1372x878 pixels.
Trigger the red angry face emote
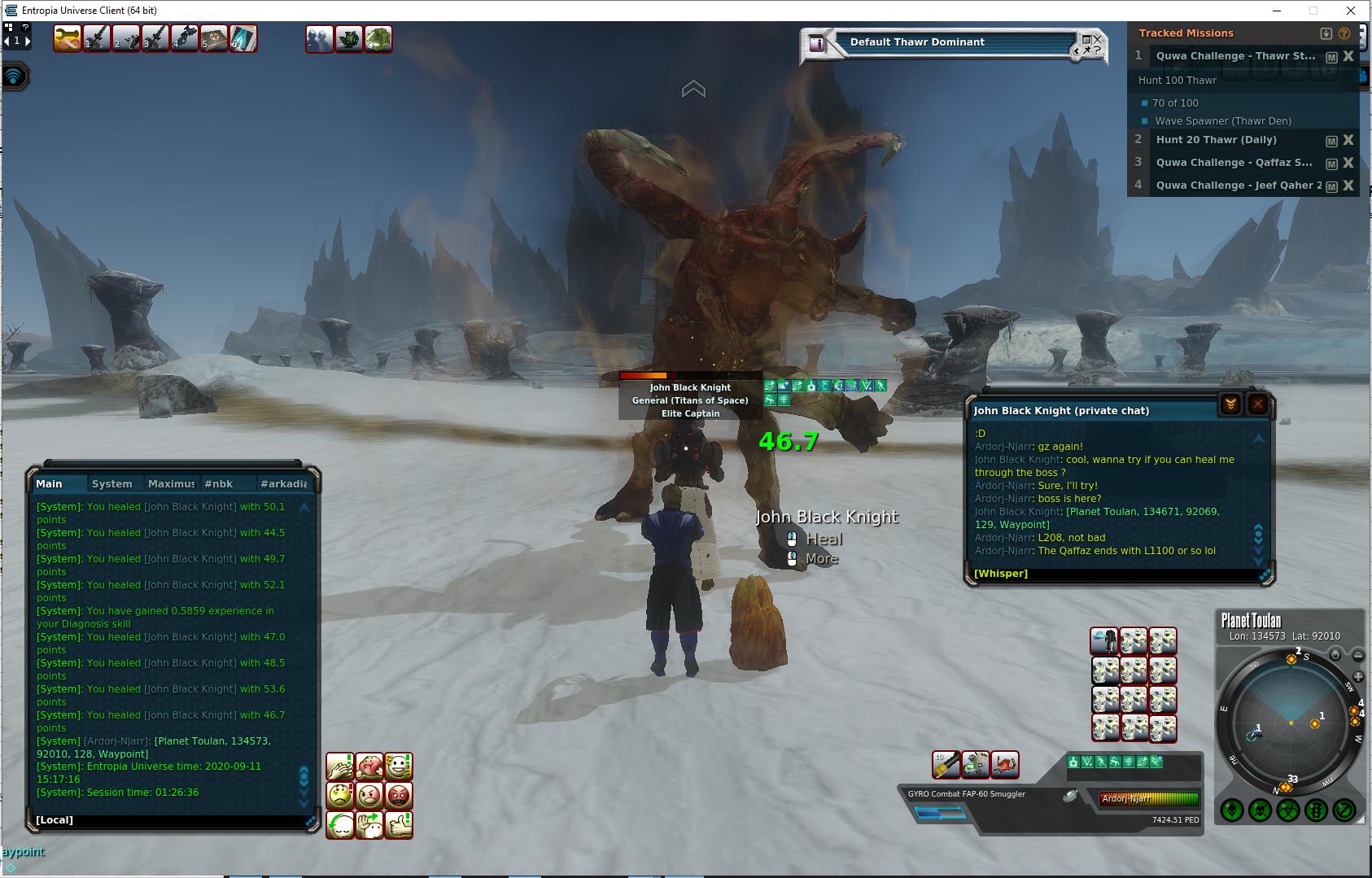pyautogui.click(x=399, y=795)
